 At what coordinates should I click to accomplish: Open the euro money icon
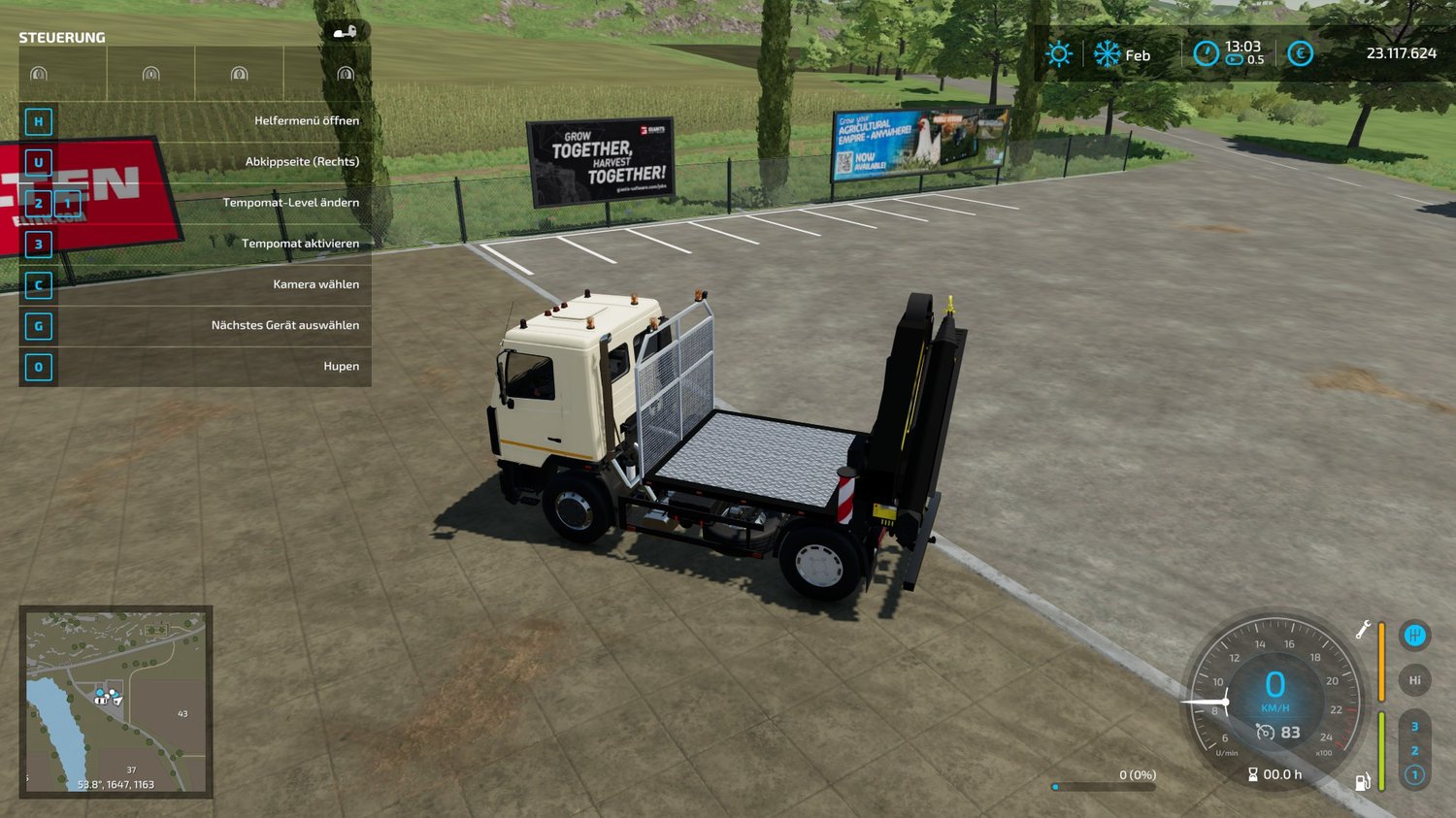(1300, 53)
